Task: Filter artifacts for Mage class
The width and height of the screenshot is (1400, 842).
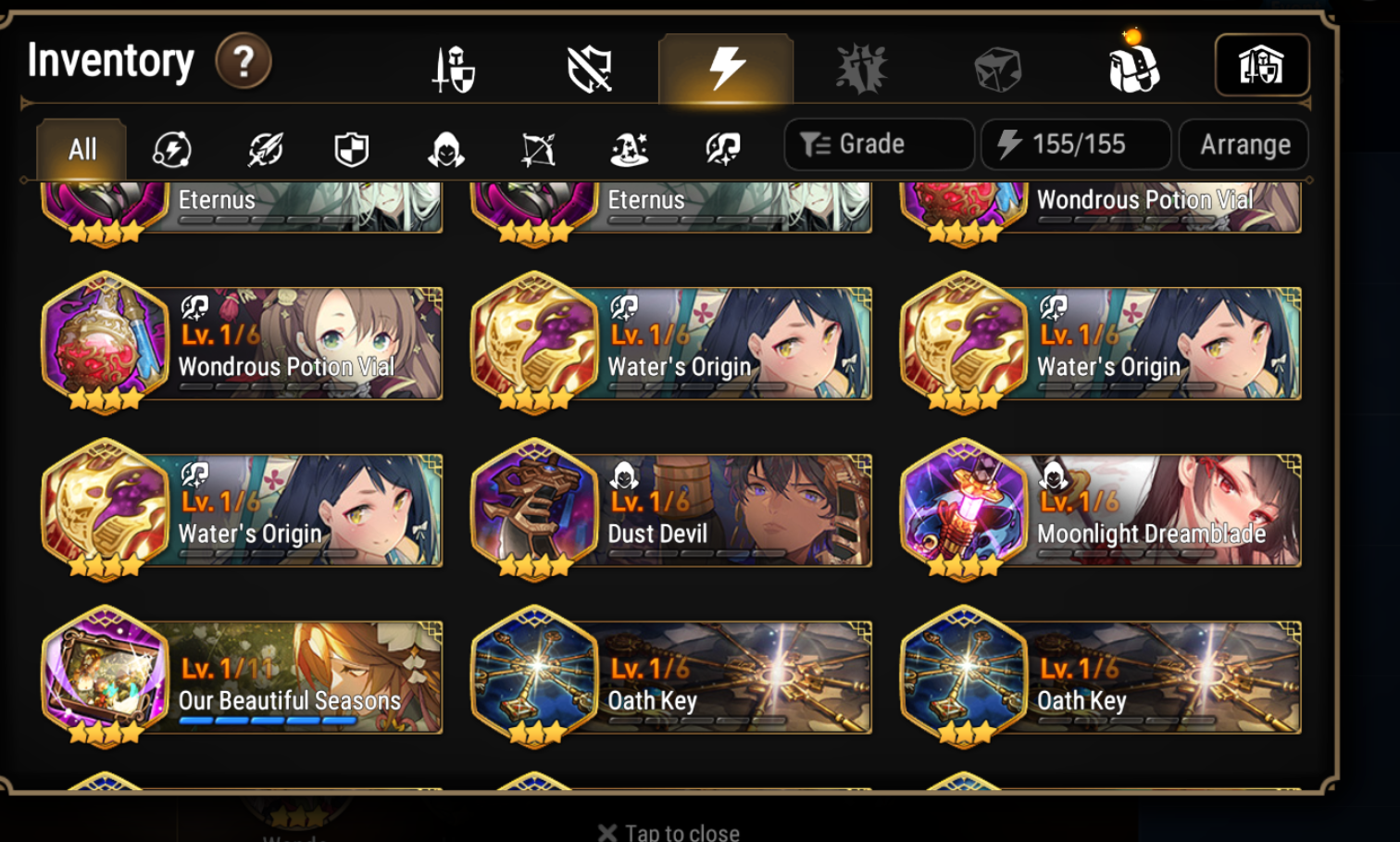Action: pyautogui.click(x=630, y=146)
